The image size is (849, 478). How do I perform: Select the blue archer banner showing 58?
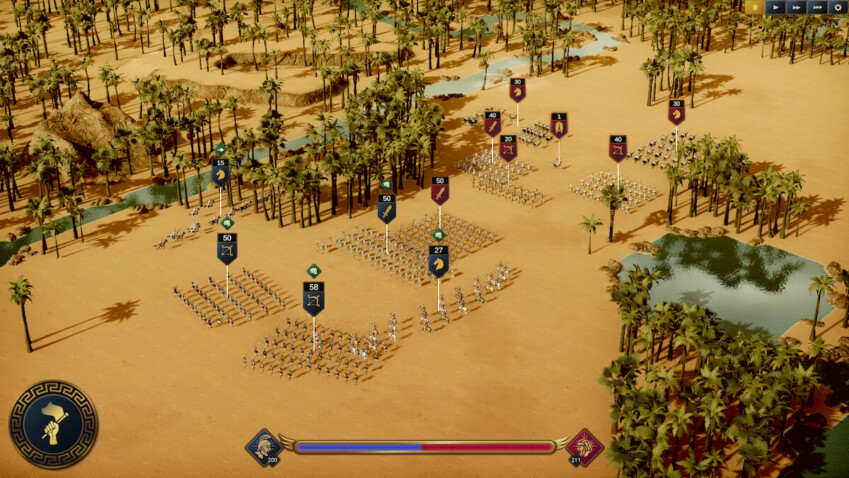point(314,298)
